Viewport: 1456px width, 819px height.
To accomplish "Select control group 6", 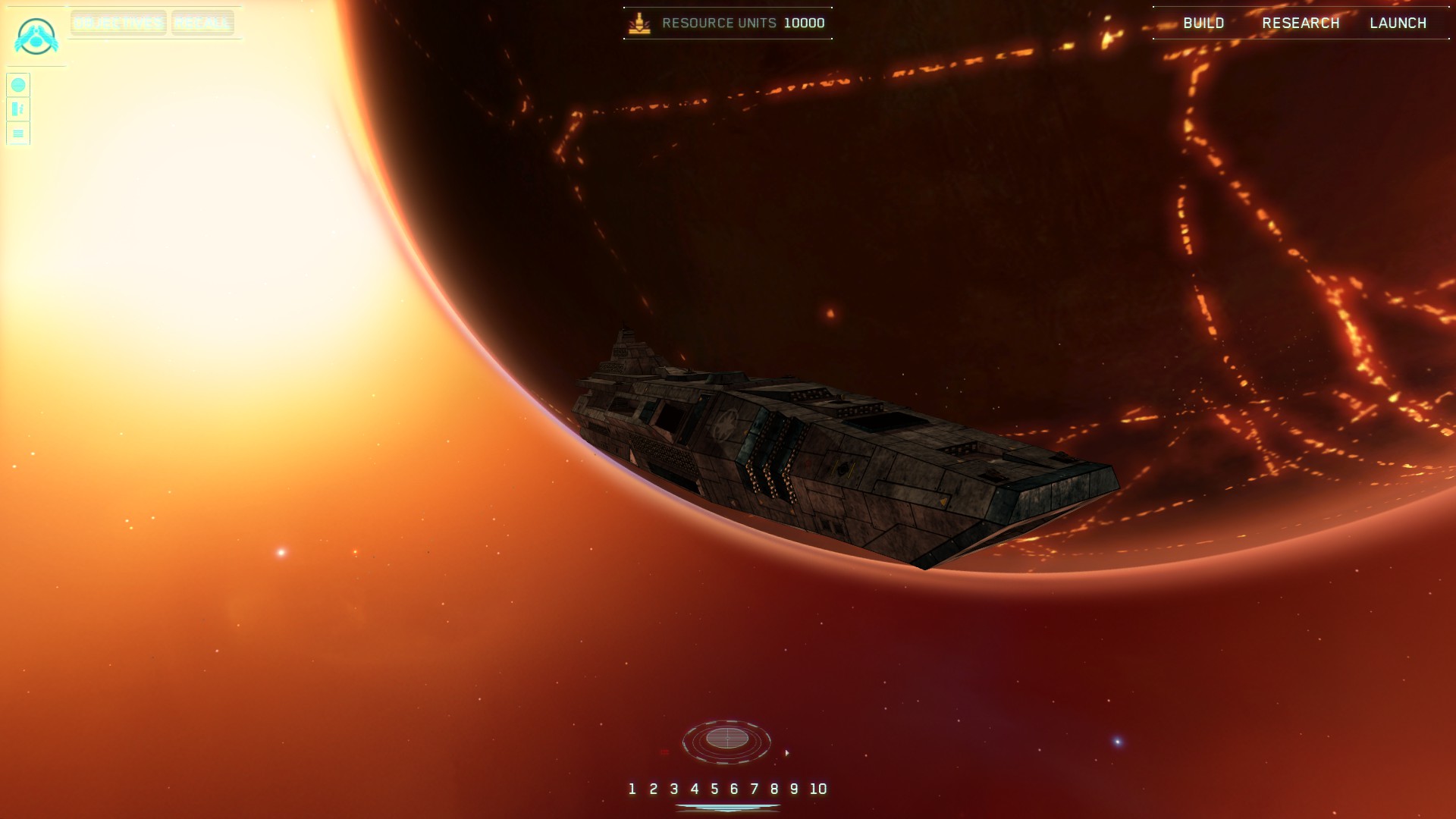I will coord(734,789).
